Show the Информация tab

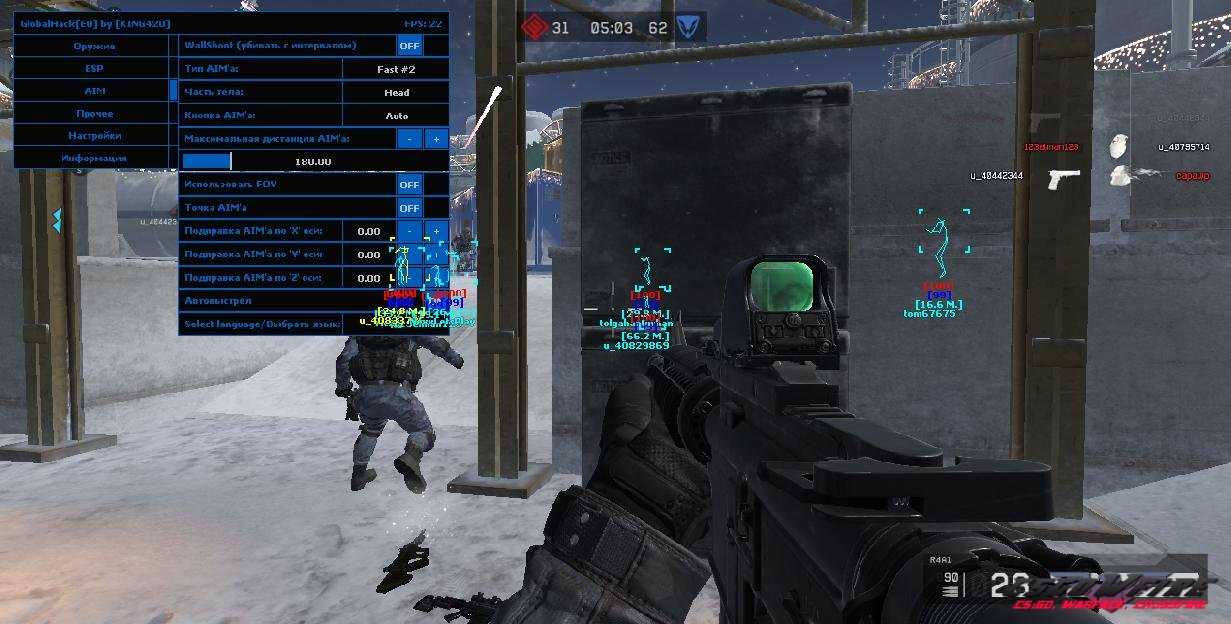tap(94, 158)
